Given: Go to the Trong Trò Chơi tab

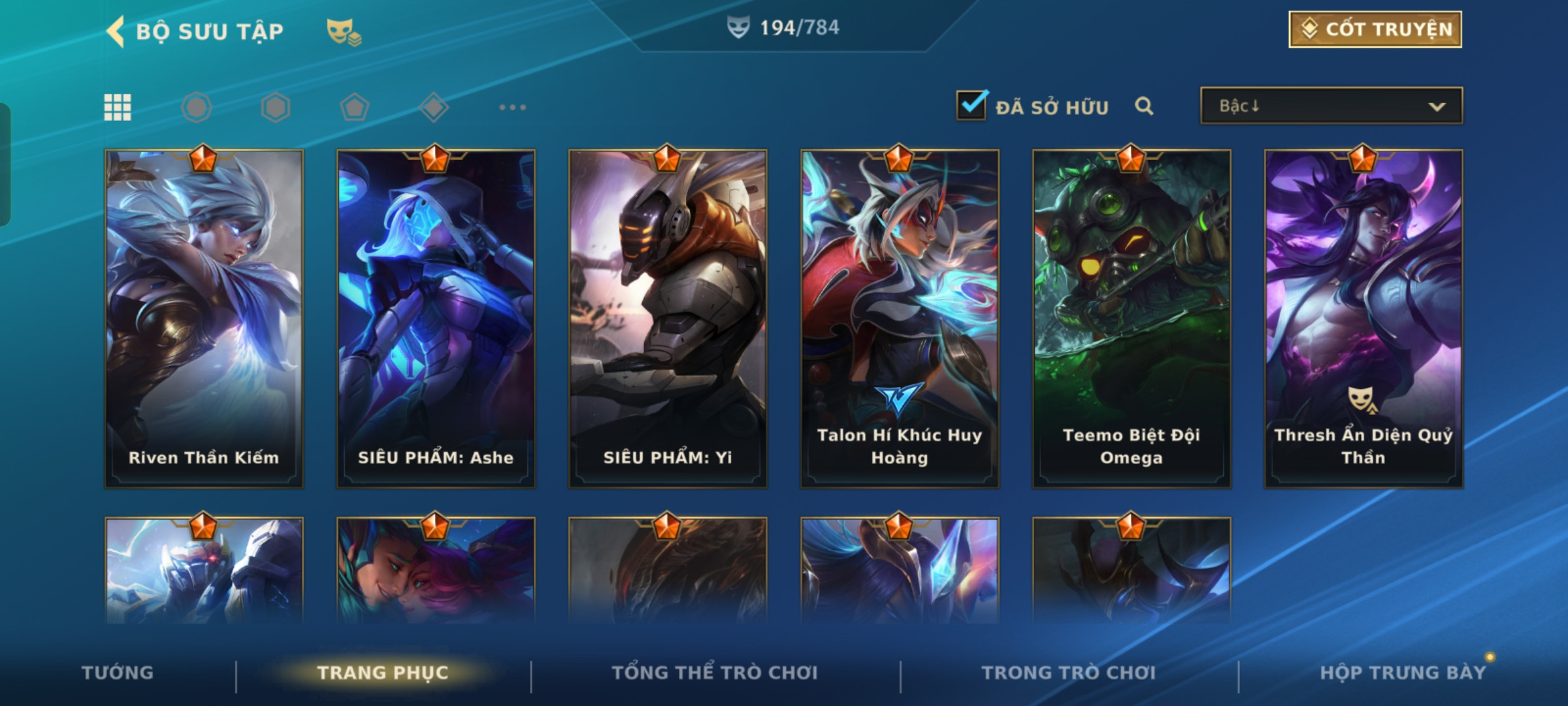Looking at the screenshot, I should [1069, 673].
